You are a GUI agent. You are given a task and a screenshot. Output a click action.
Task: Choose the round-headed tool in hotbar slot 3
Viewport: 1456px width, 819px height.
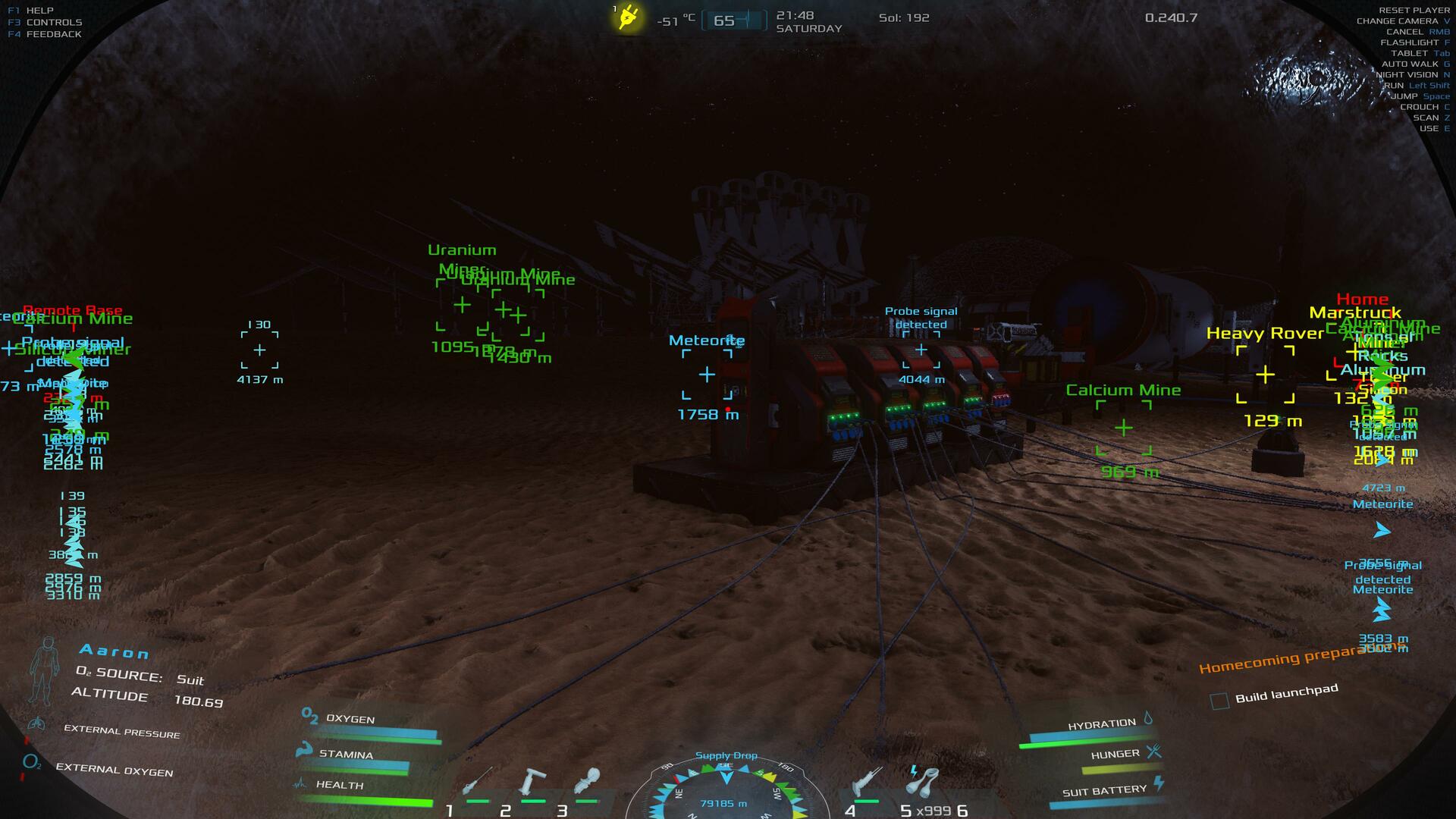[587, 781]
